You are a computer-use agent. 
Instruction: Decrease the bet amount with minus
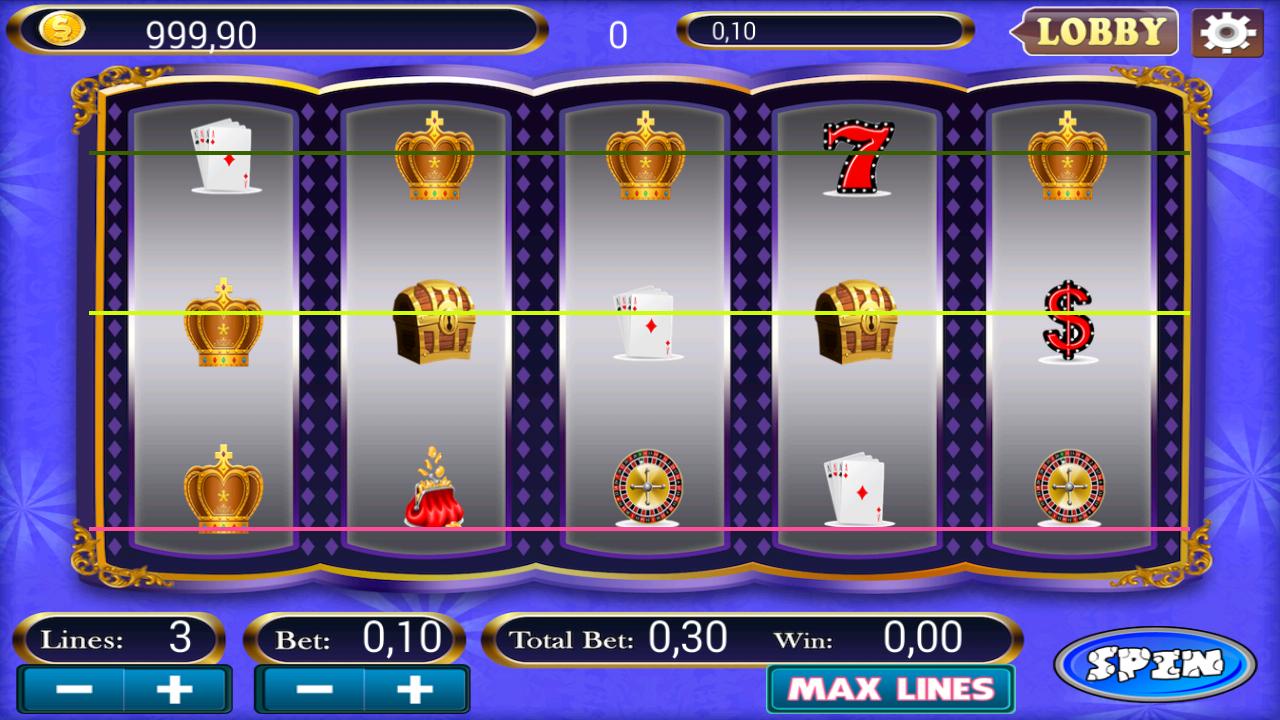[x=310, y=689]
